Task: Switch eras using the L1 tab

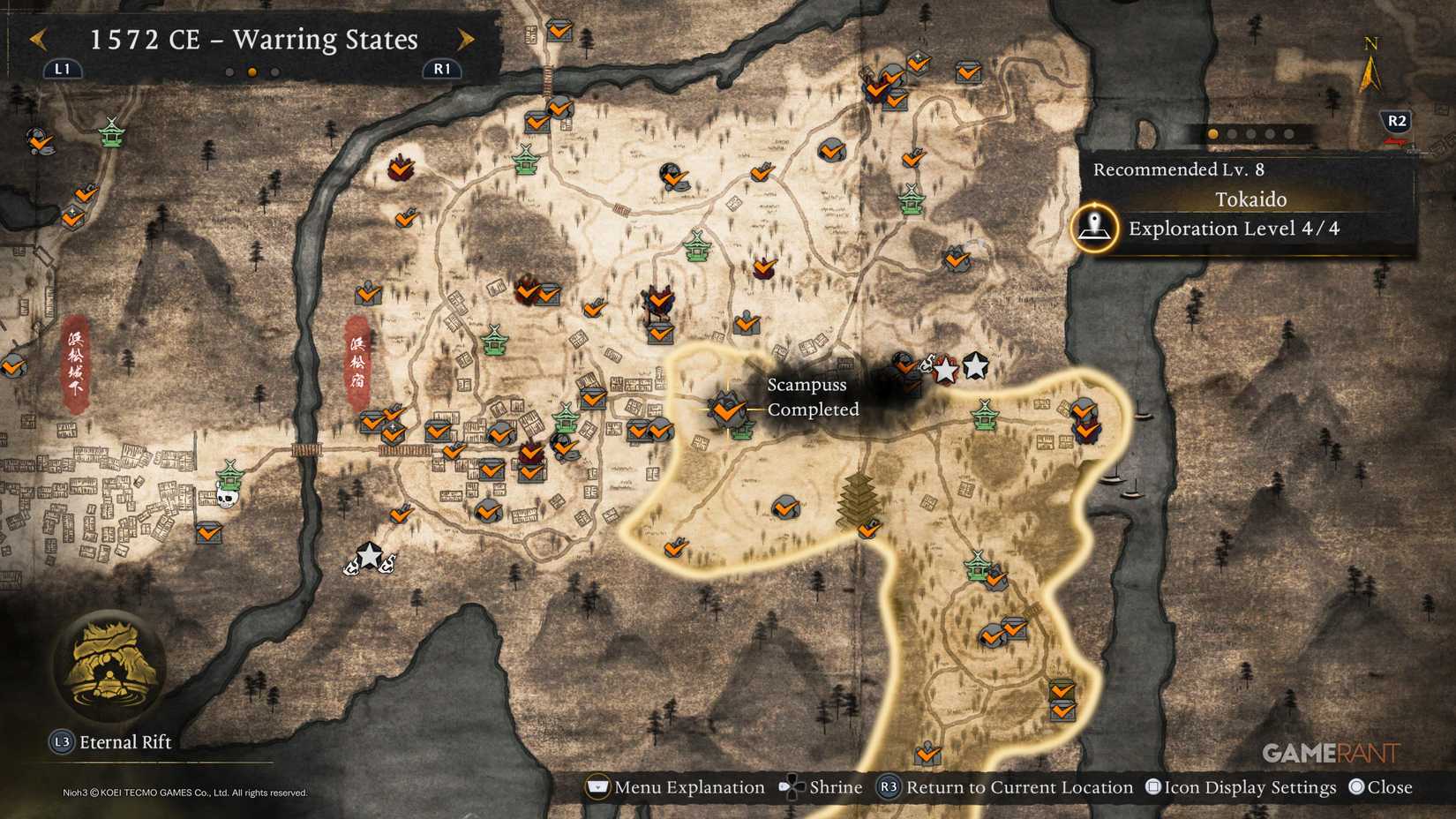Action: click(x=61, y=68)
